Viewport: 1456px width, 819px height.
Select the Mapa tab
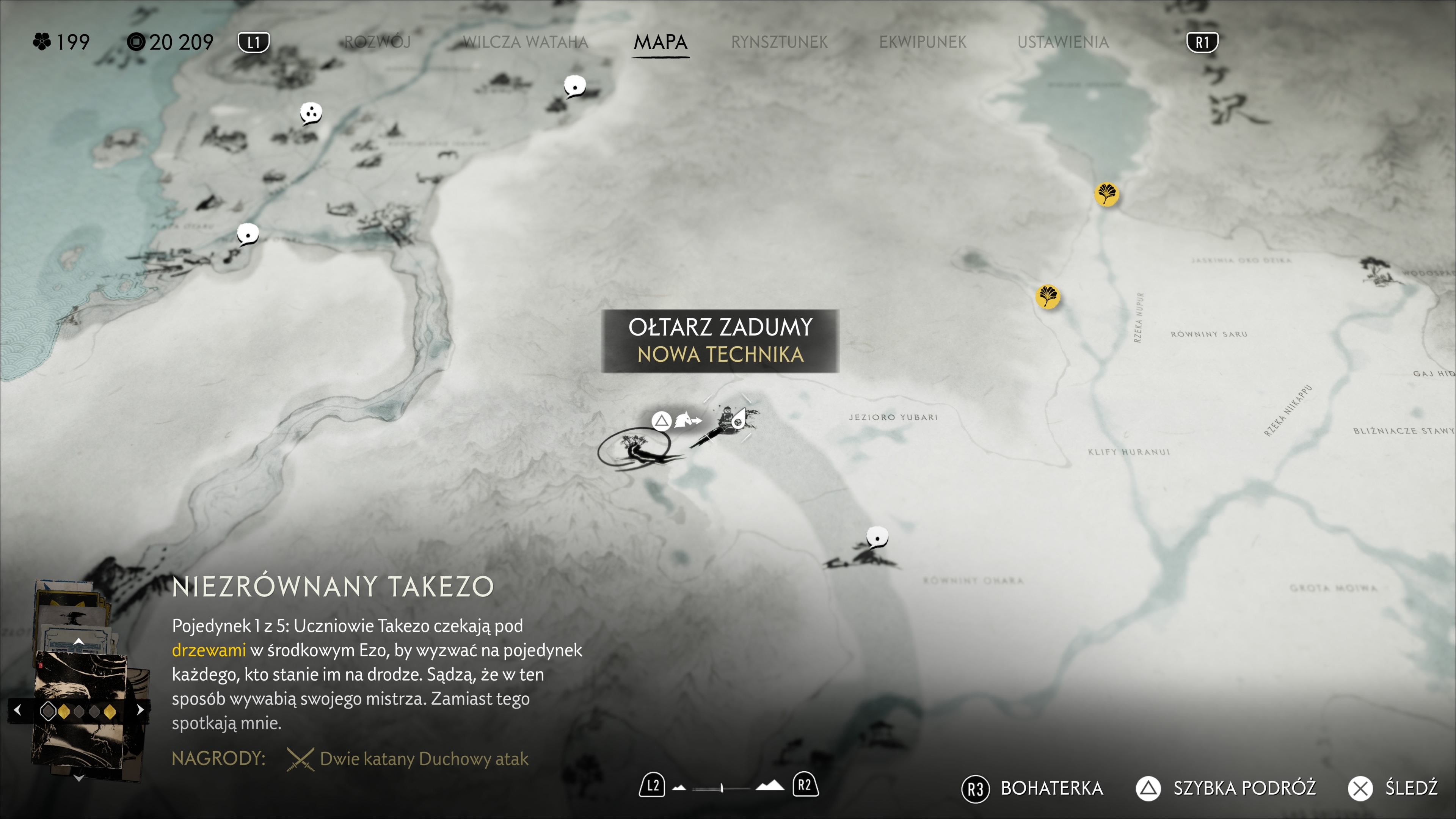pyautogui.click(x=660, y=42)
